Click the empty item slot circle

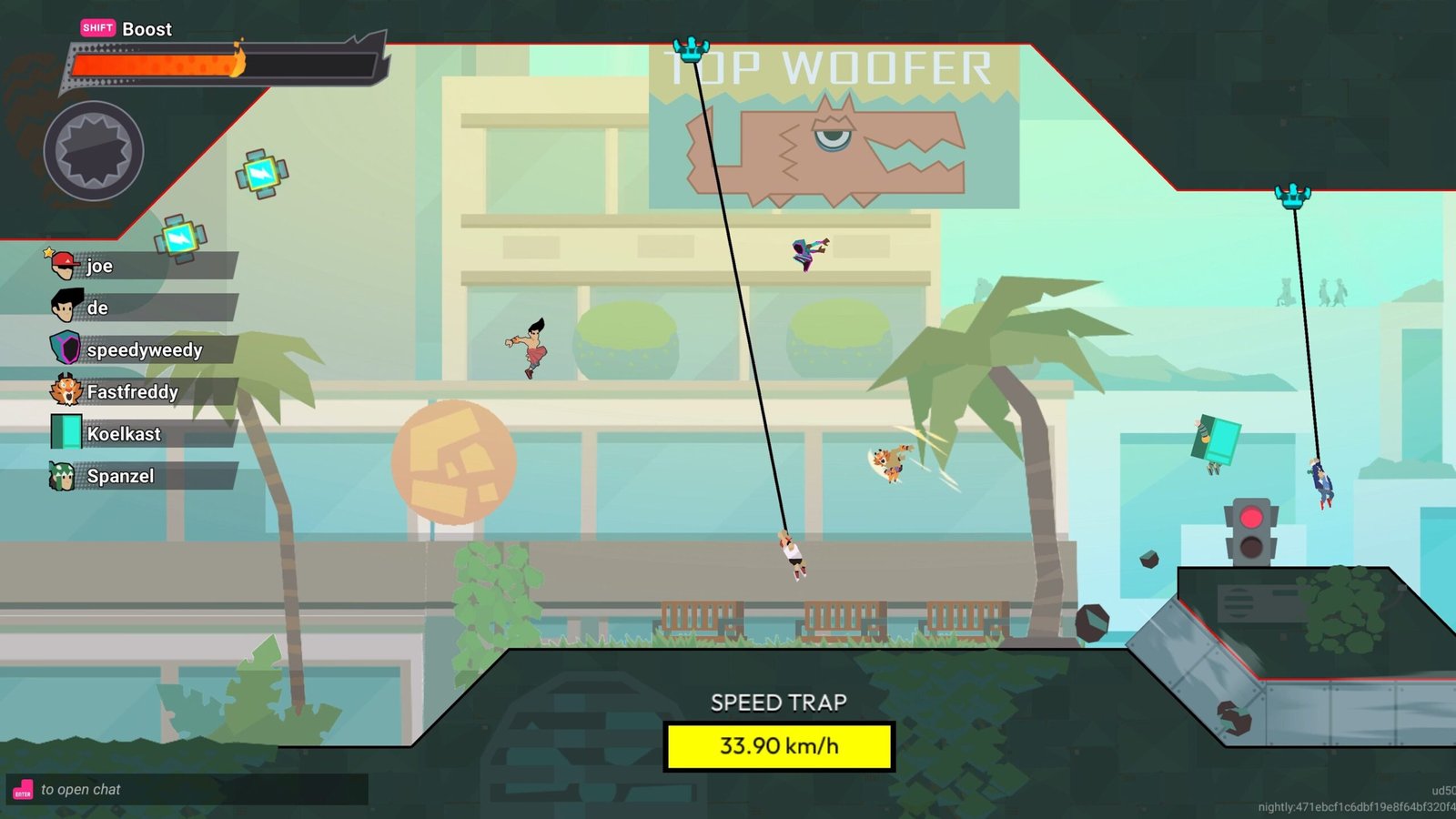tap(94, 151)
